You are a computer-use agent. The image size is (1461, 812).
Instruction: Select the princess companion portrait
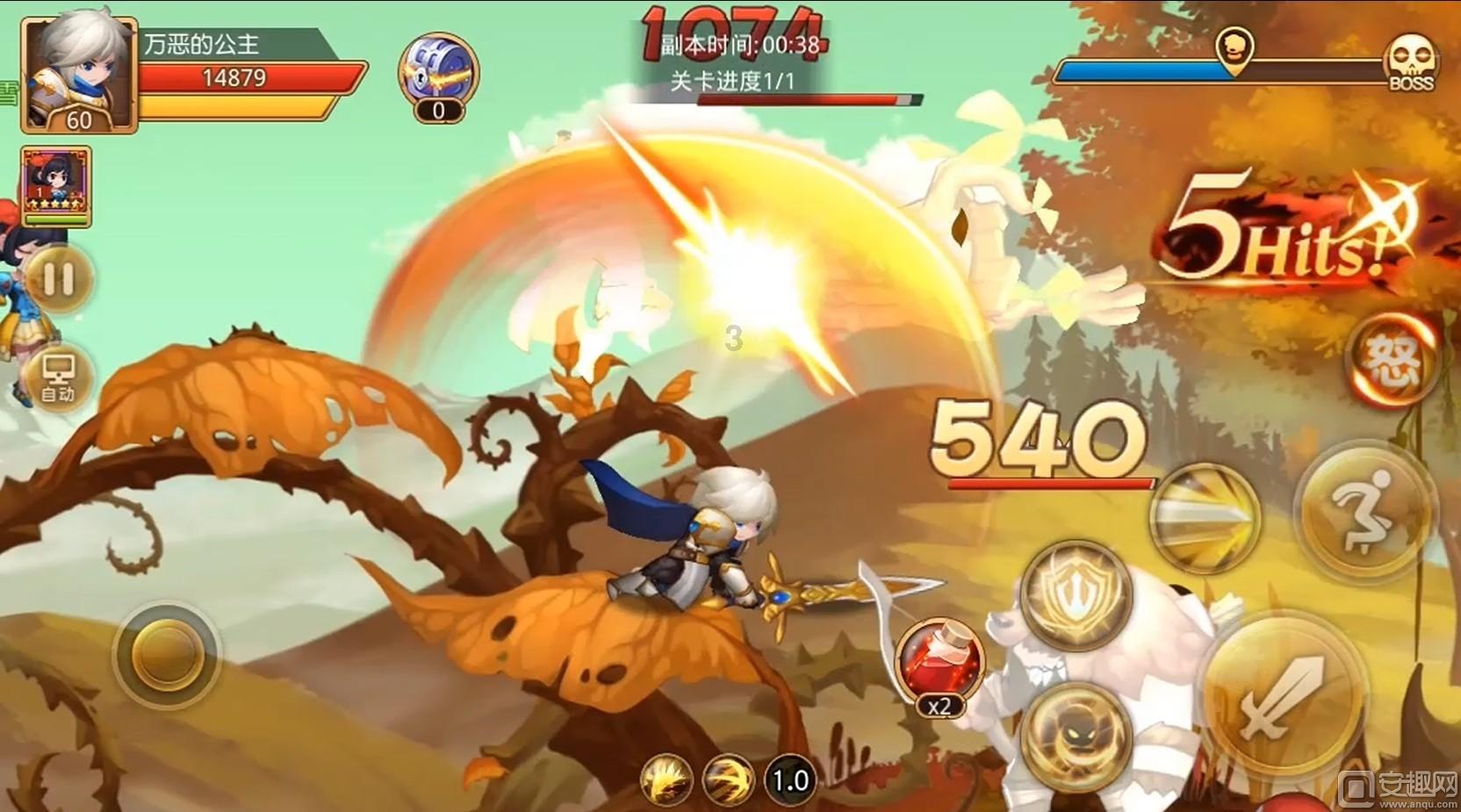[x=56, y=186]
